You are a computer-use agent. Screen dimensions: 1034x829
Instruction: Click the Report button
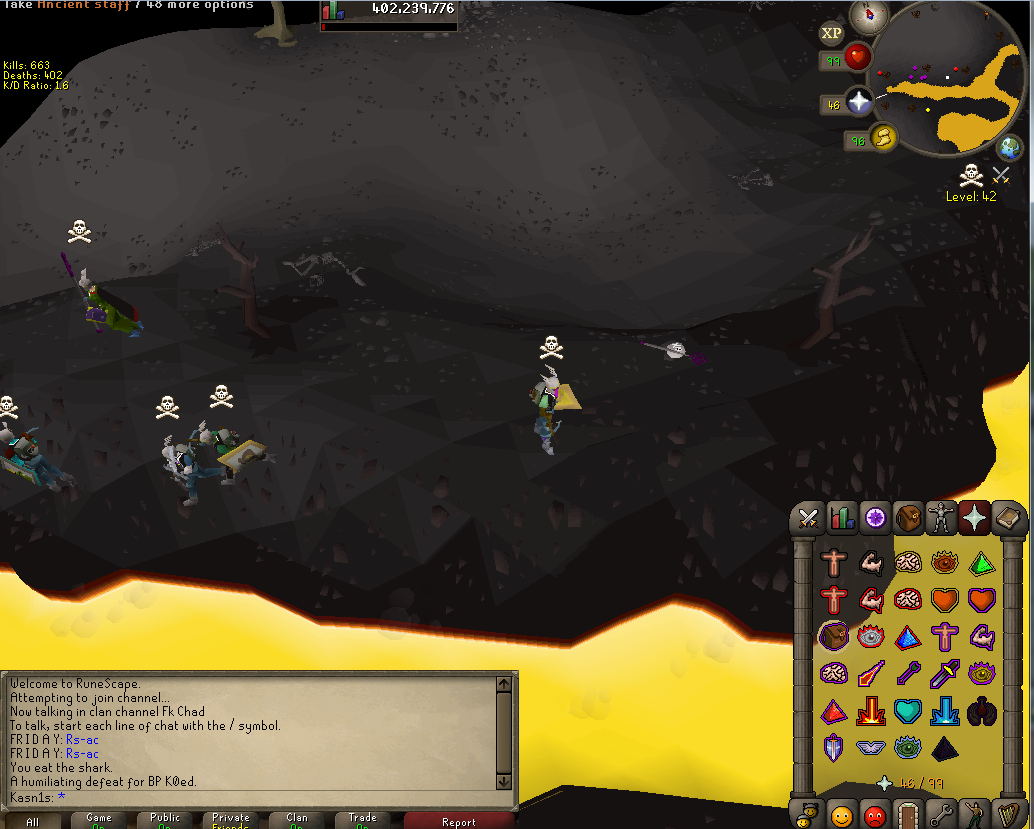[458, 822]
